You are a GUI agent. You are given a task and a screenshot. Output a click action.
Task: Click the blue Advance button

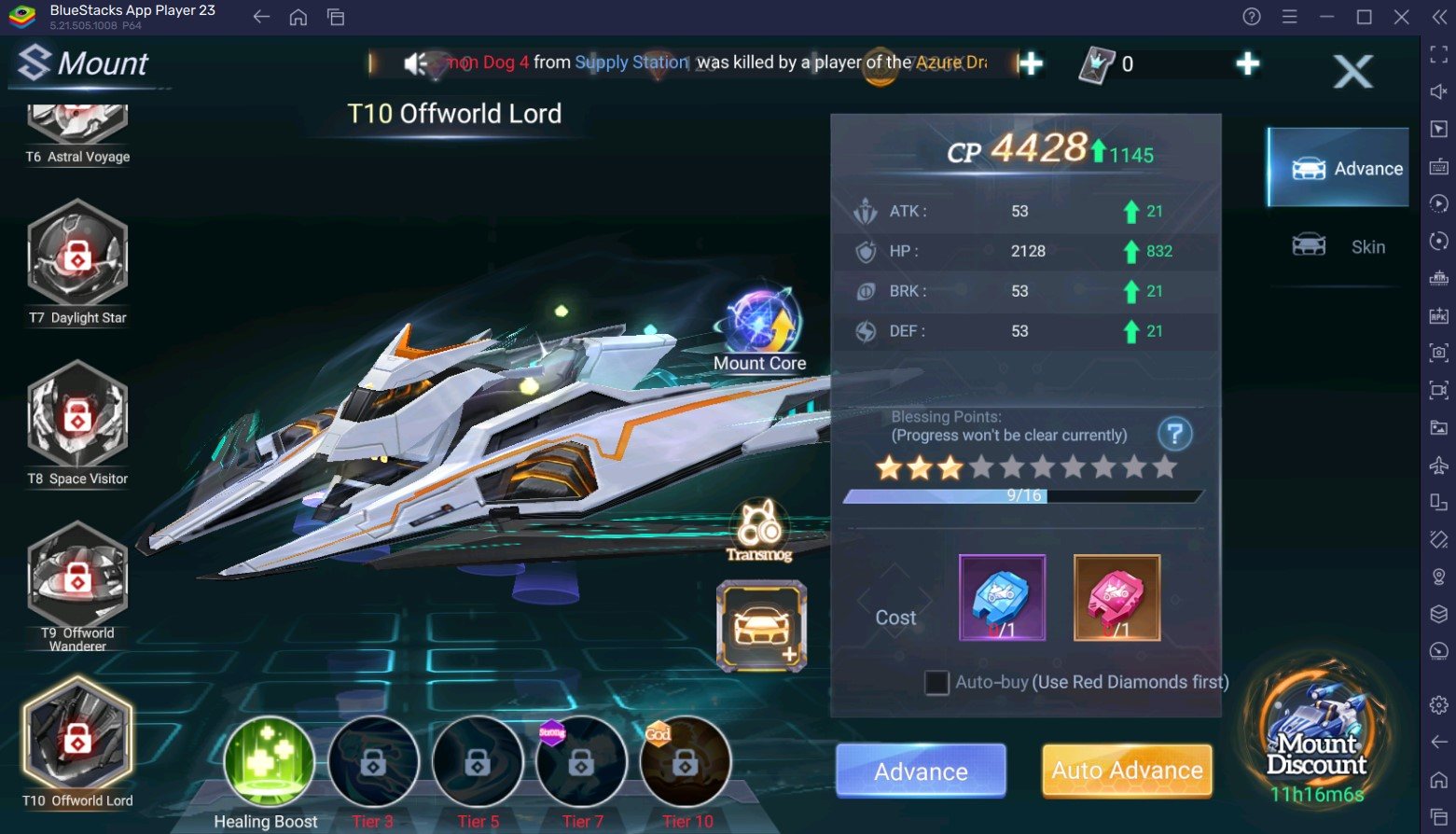pos(921,771)
